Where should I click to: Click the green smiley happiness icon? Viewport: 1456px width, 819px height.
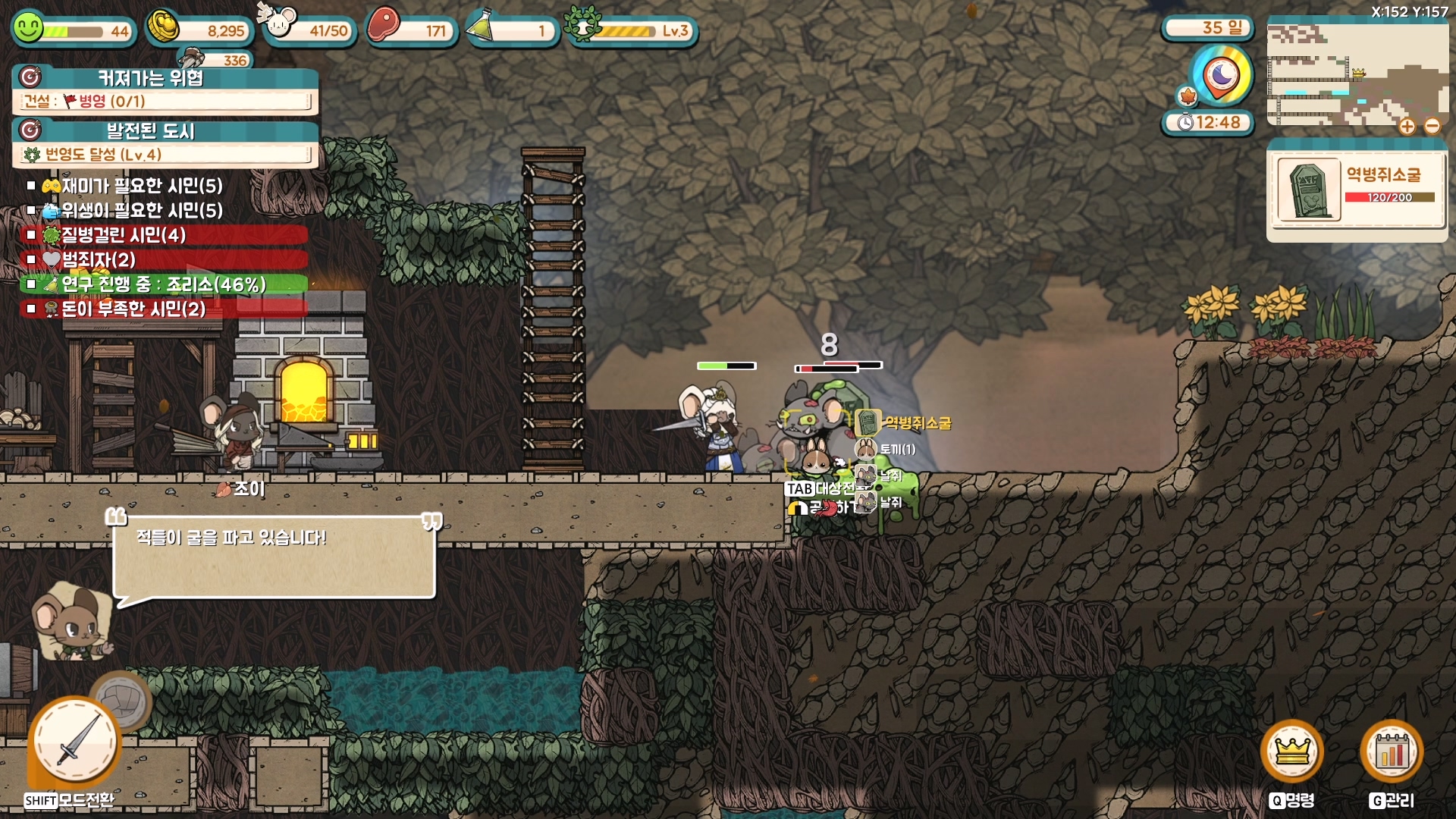(29, 29)
